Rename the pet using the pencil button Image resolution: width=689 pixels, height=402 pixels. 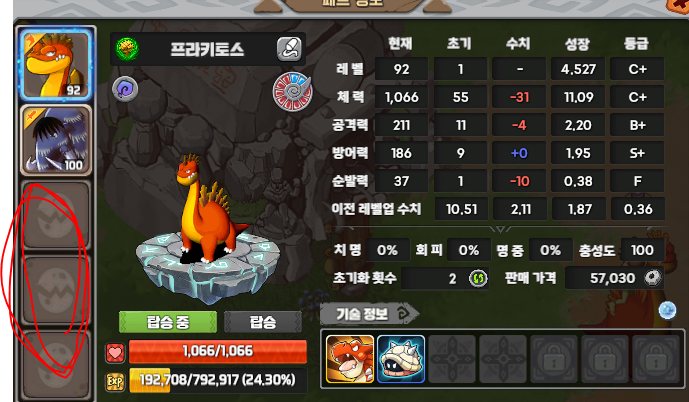(x=289, y=48)
